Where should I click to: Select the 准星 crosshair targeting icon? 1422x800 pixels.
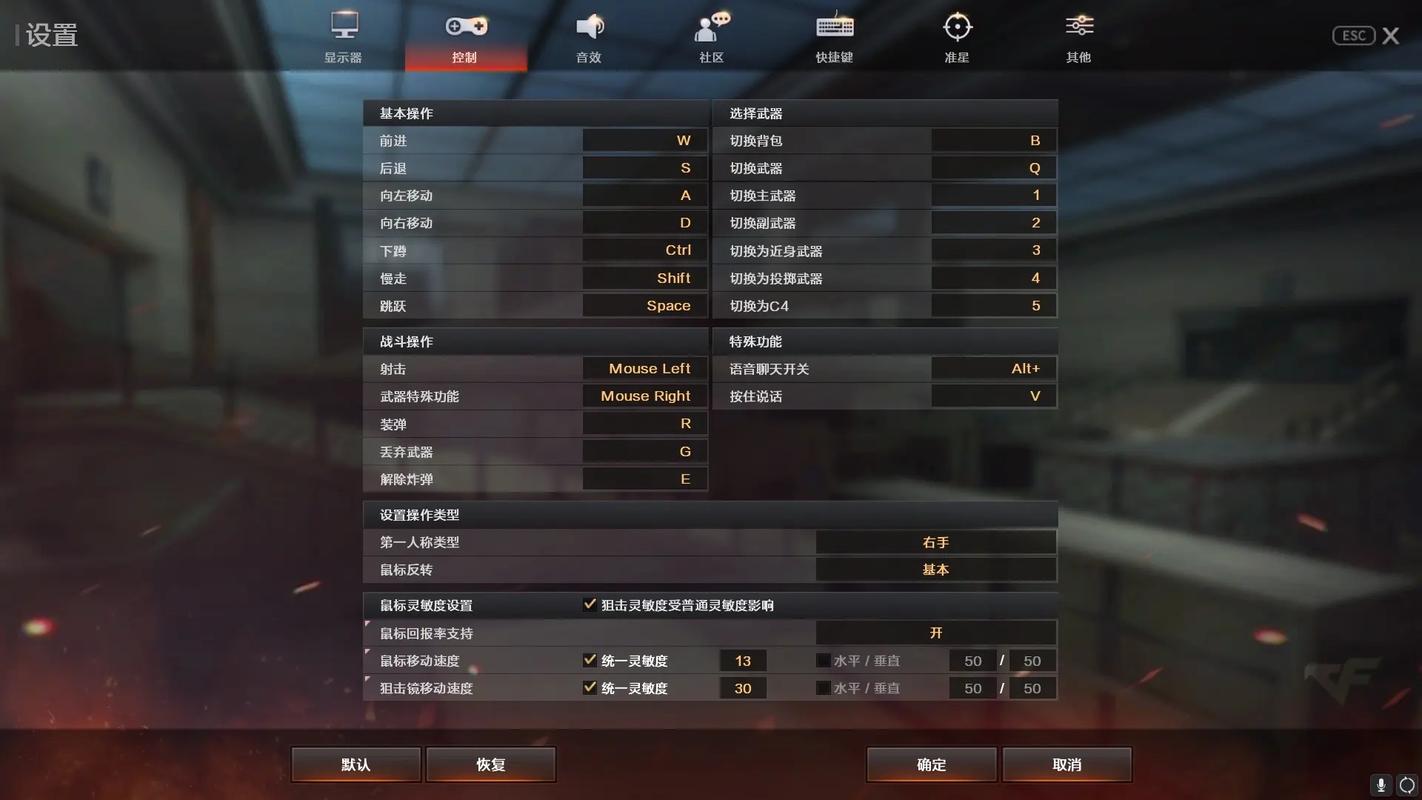(956, 27)
